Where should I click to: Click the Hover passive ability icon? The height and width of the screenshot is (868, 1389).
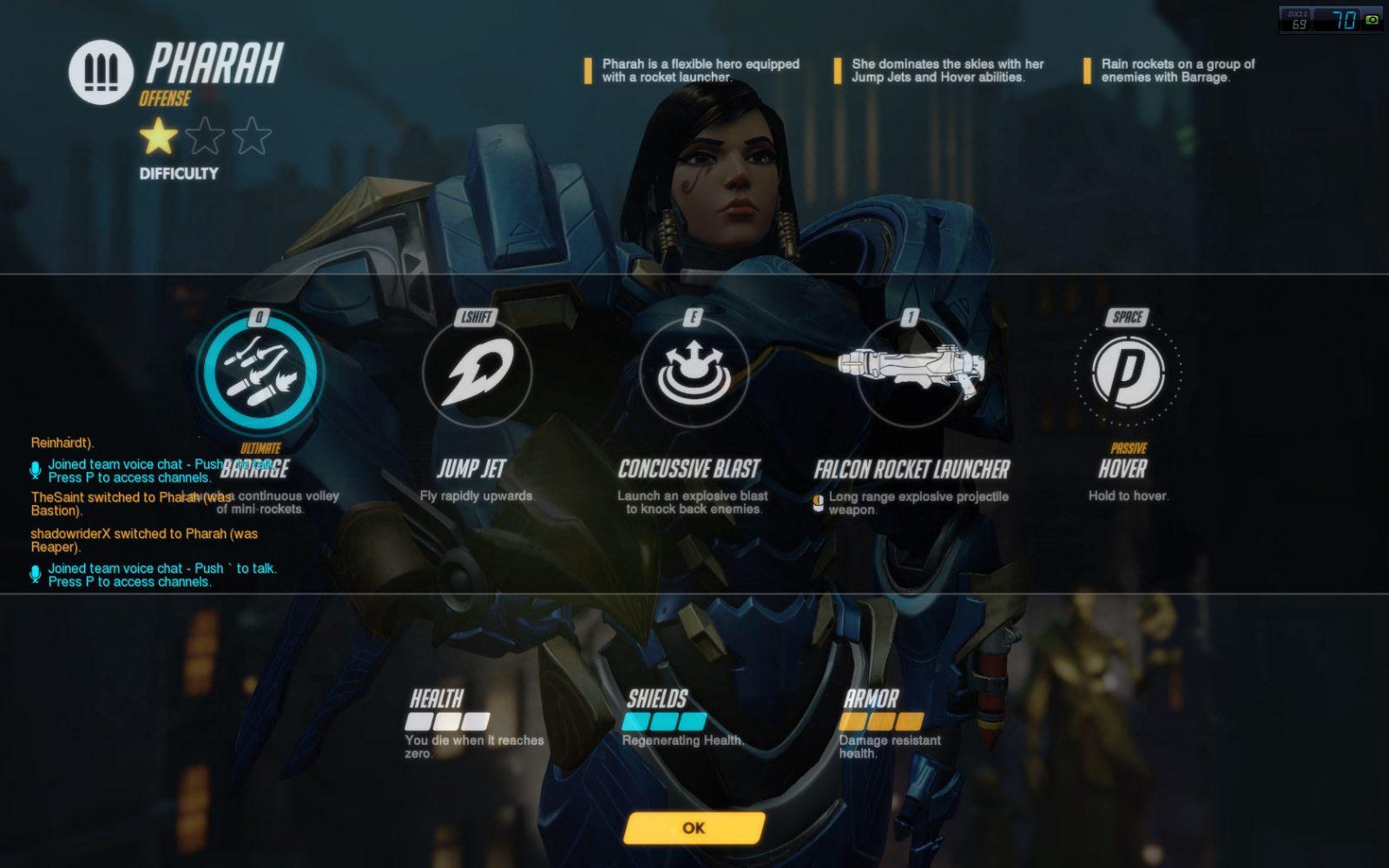pos(1127,372)
